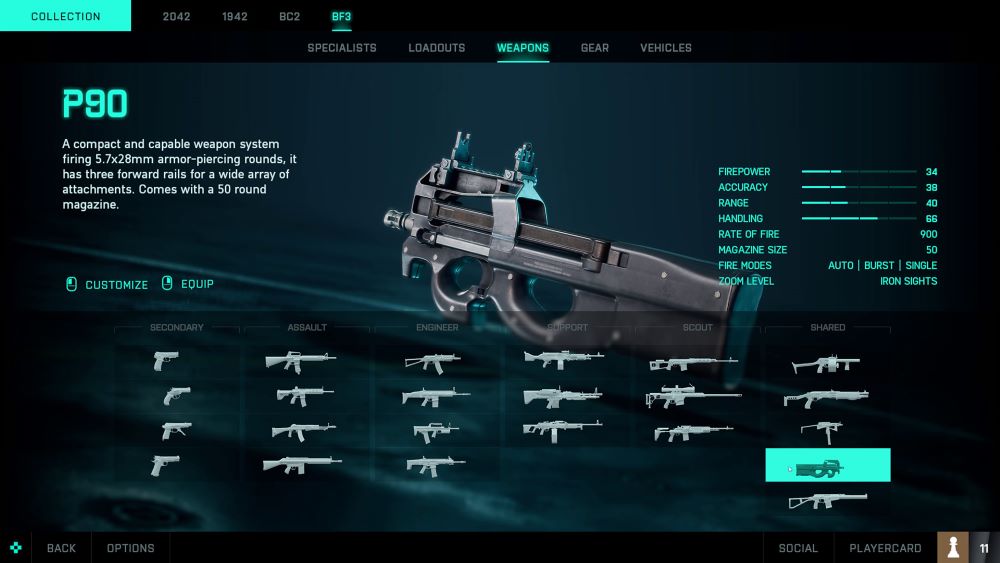1000x563 pixels.
Task: Switch to the 2042 era tab
Action: (x=177, y=17)
